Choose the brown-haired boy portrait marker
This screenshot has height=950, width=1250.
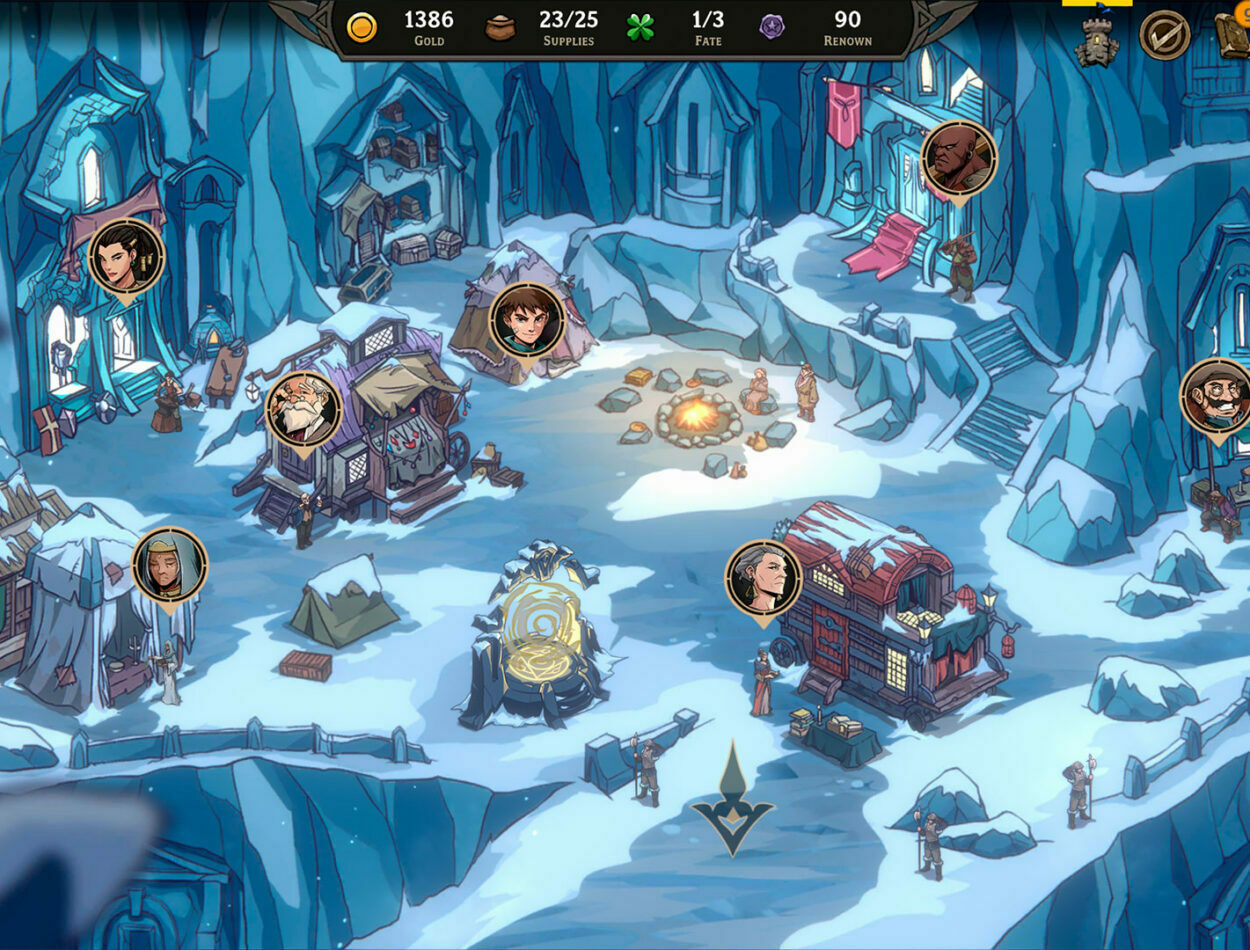pyautogui.click(x=527, y=321)
